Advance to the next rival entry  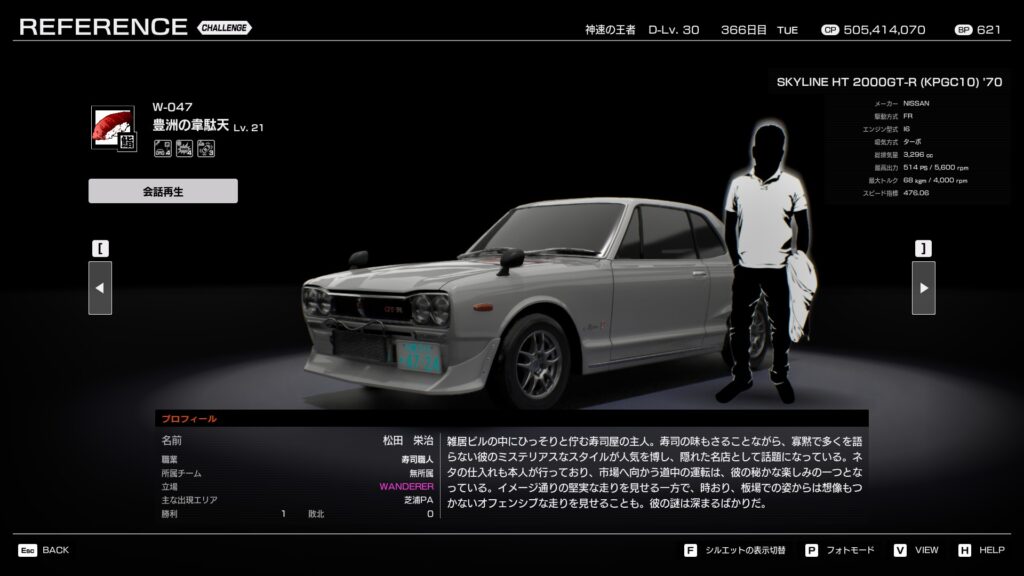pyautogui.click(x=923, y=288)
